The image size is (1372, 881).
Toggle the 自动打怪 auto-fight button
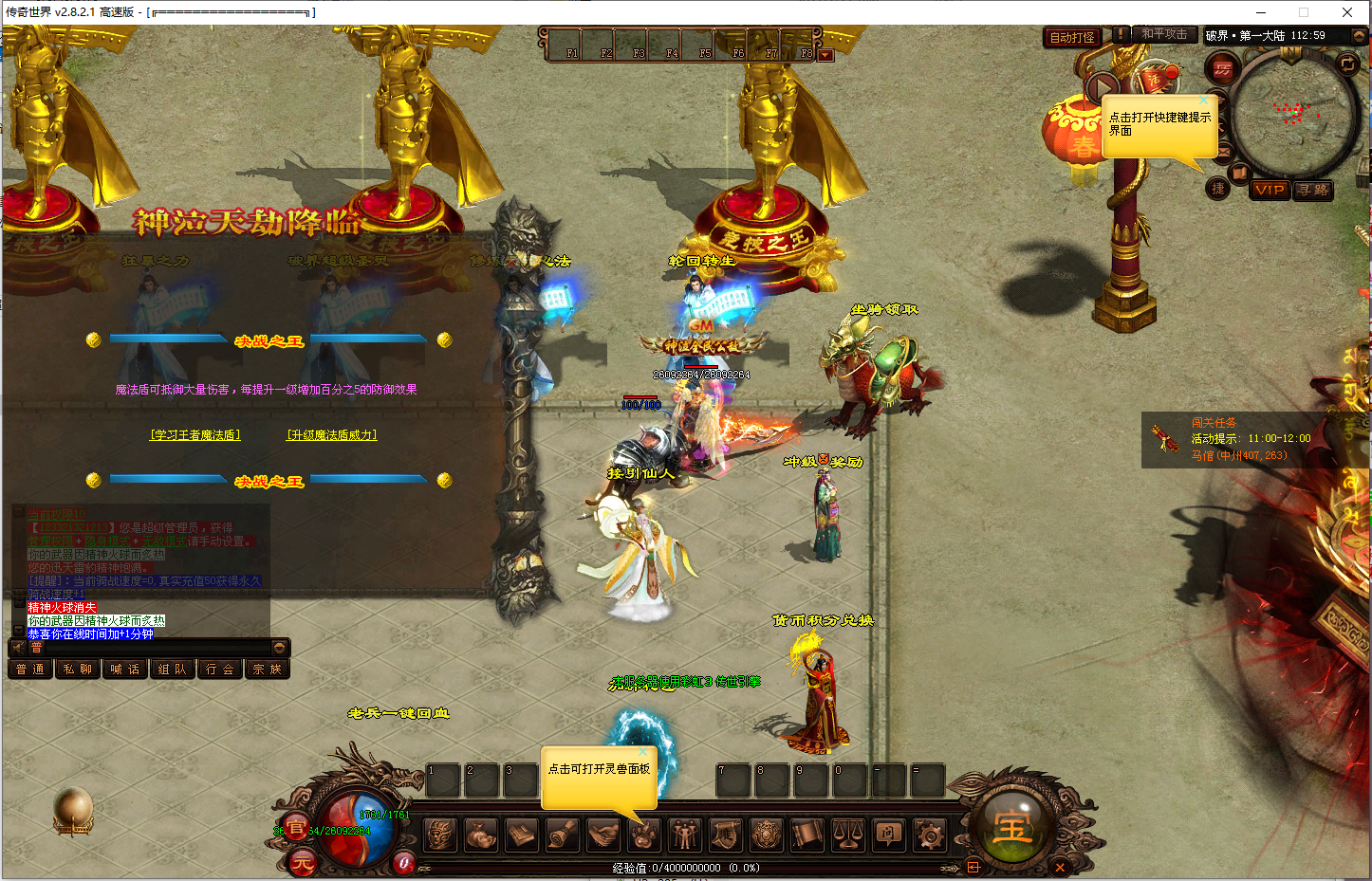[1072, 37]
